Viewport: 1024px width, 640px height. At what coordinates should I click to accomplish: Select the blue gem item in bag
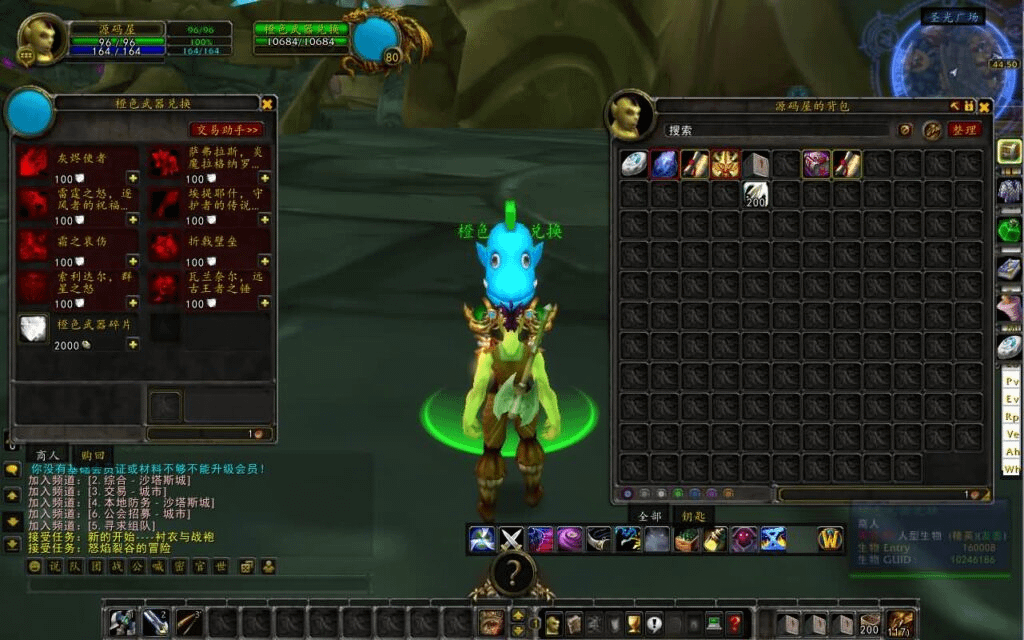pos(664,164)
